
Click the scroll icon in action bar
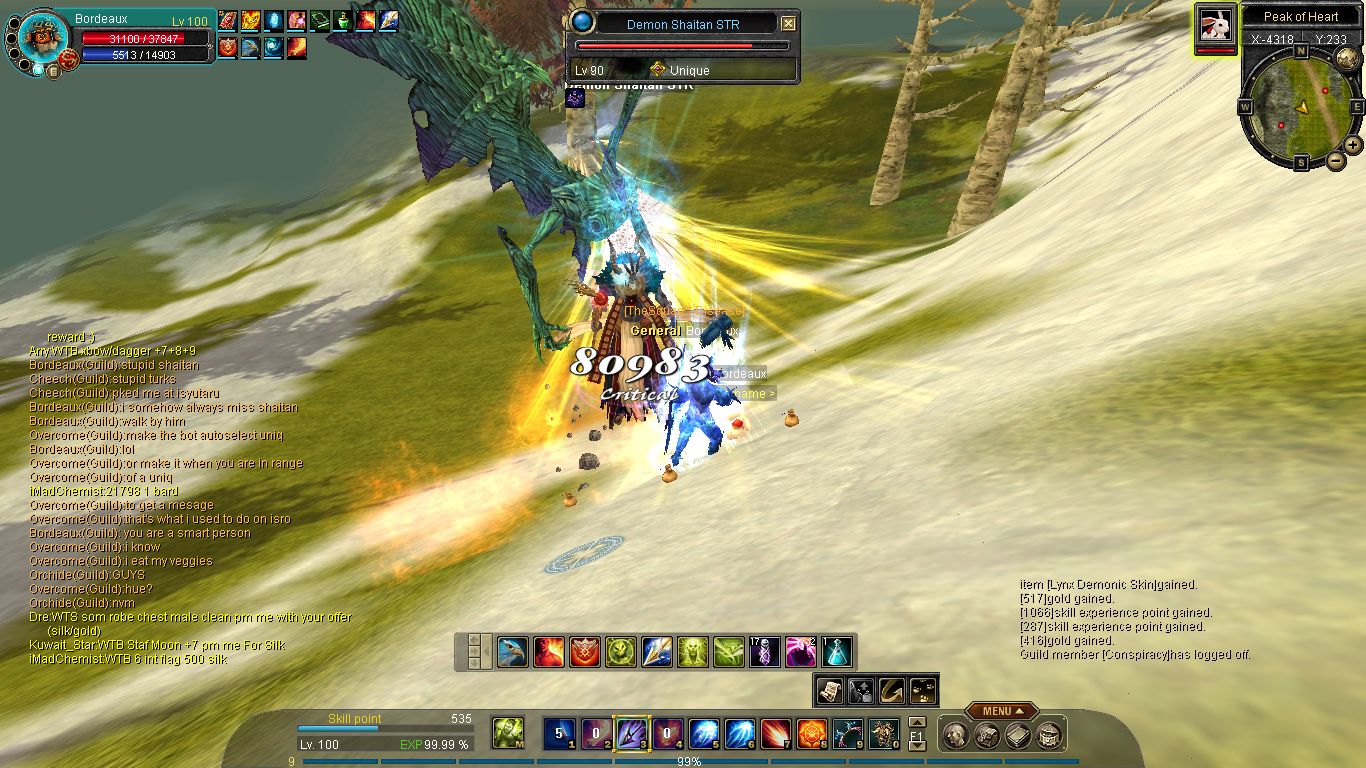pyautogui.click(x=829, y=689)
